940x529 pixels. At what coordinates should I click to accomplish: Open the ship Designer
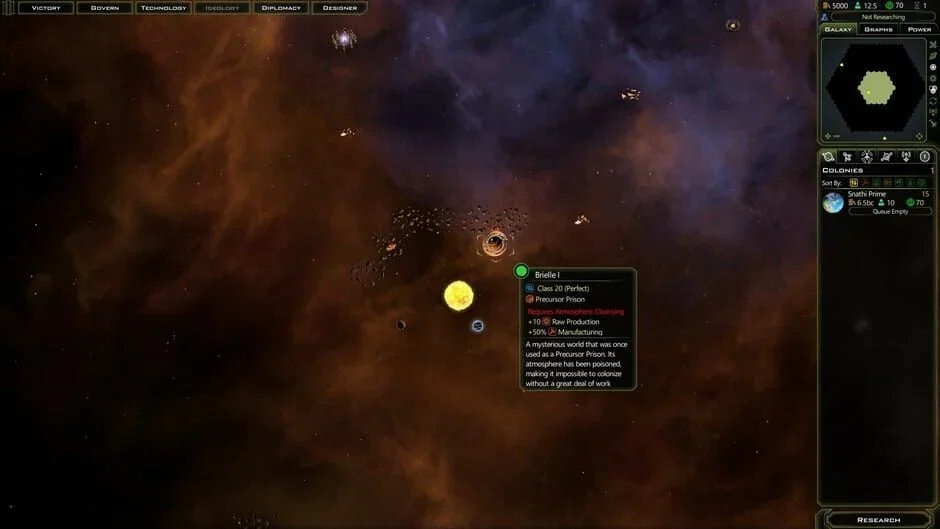click(340, 8)
